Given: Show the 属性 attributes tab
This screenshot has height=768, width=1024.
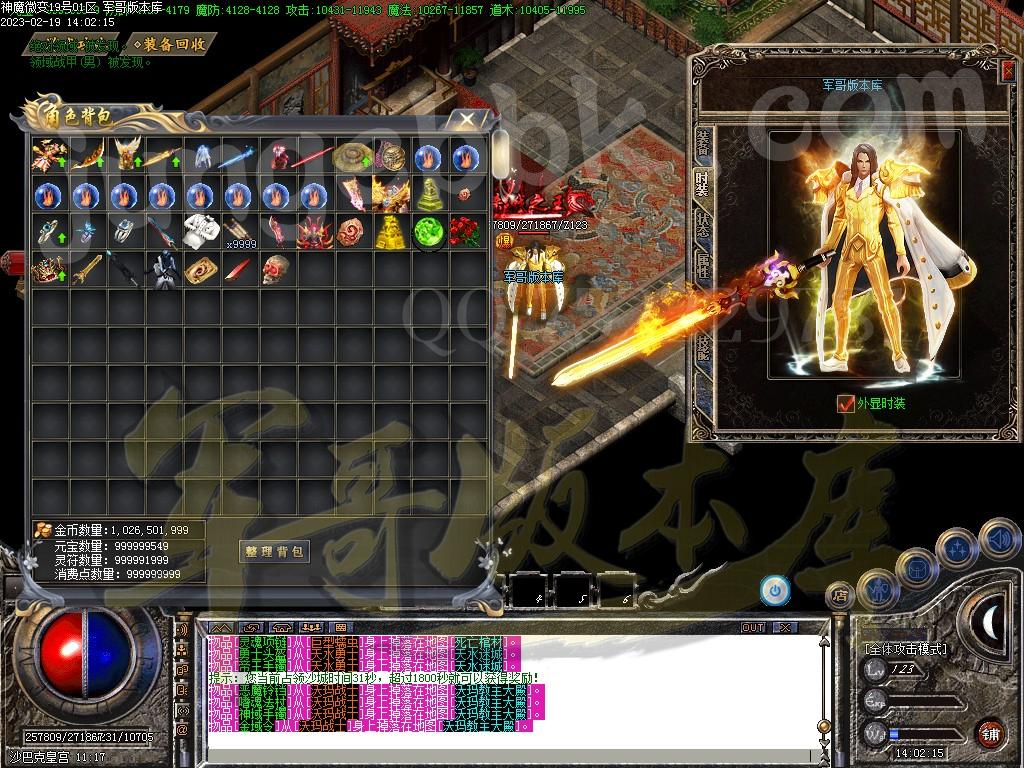Looking at the screenshot, I should coord(703,266).
